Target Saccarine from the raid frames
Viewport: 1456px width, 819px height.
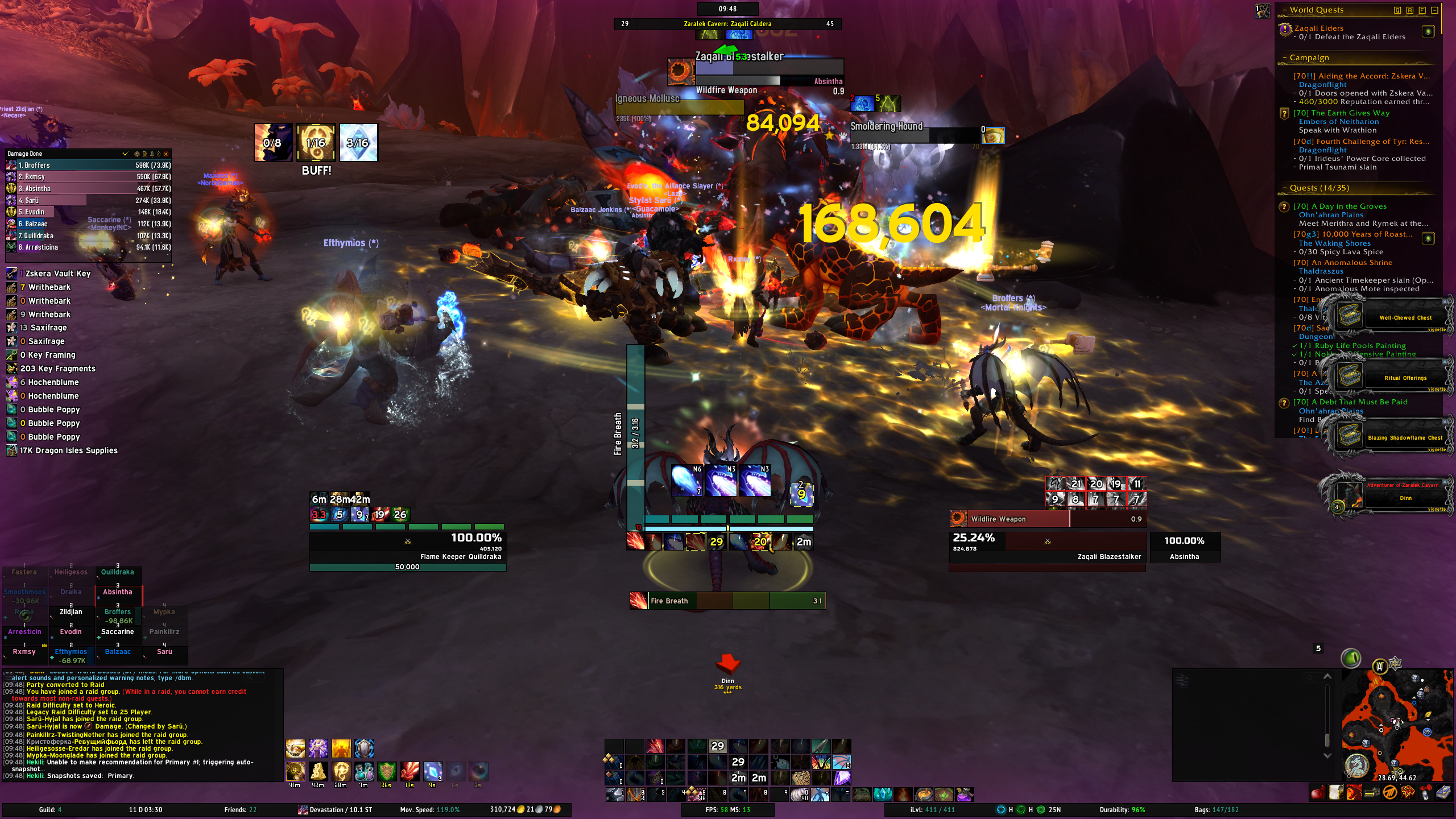click(118, 632)
